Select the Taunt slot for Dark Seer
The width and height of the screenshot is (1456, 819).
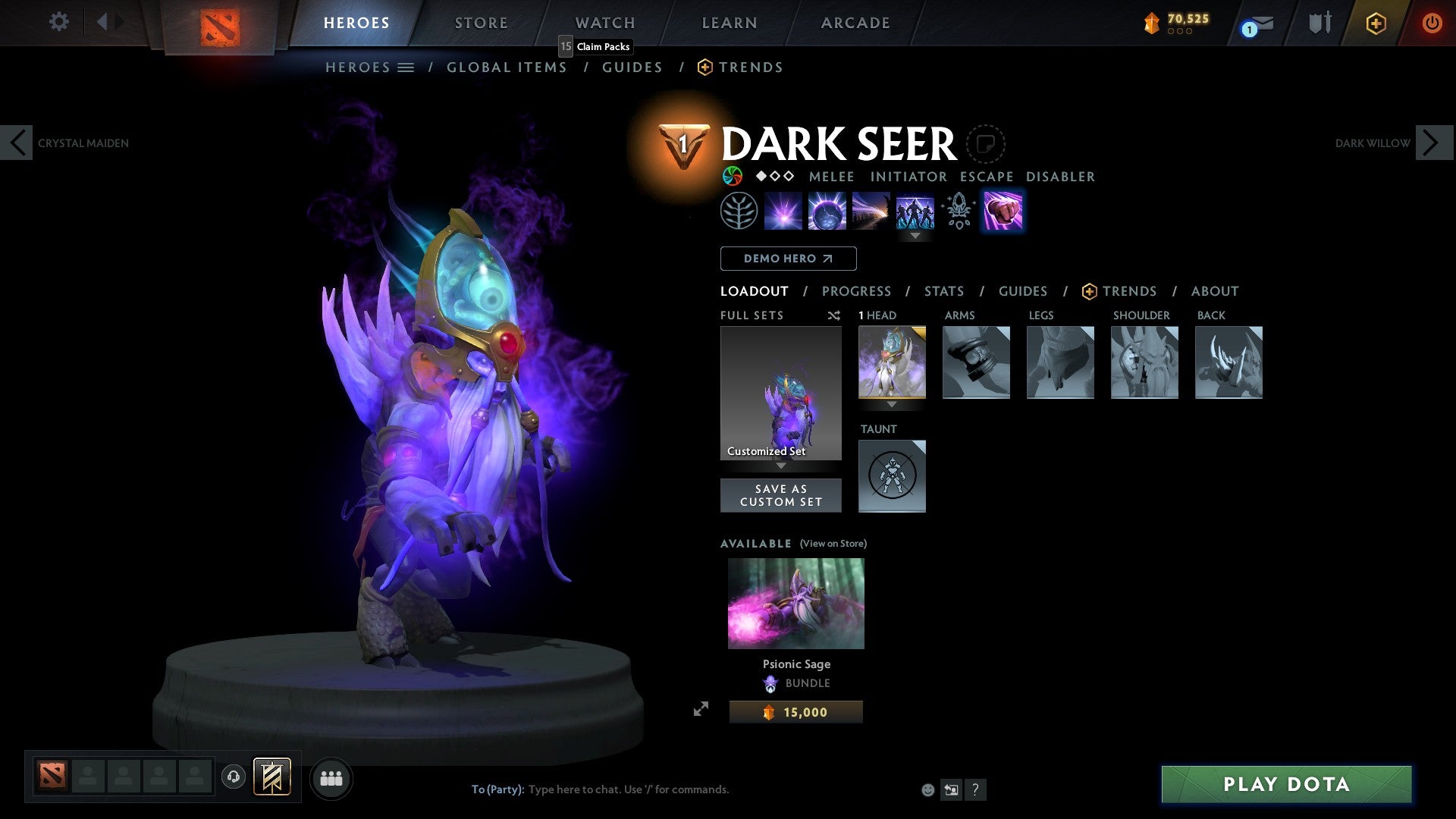click(x=892, y=475)
